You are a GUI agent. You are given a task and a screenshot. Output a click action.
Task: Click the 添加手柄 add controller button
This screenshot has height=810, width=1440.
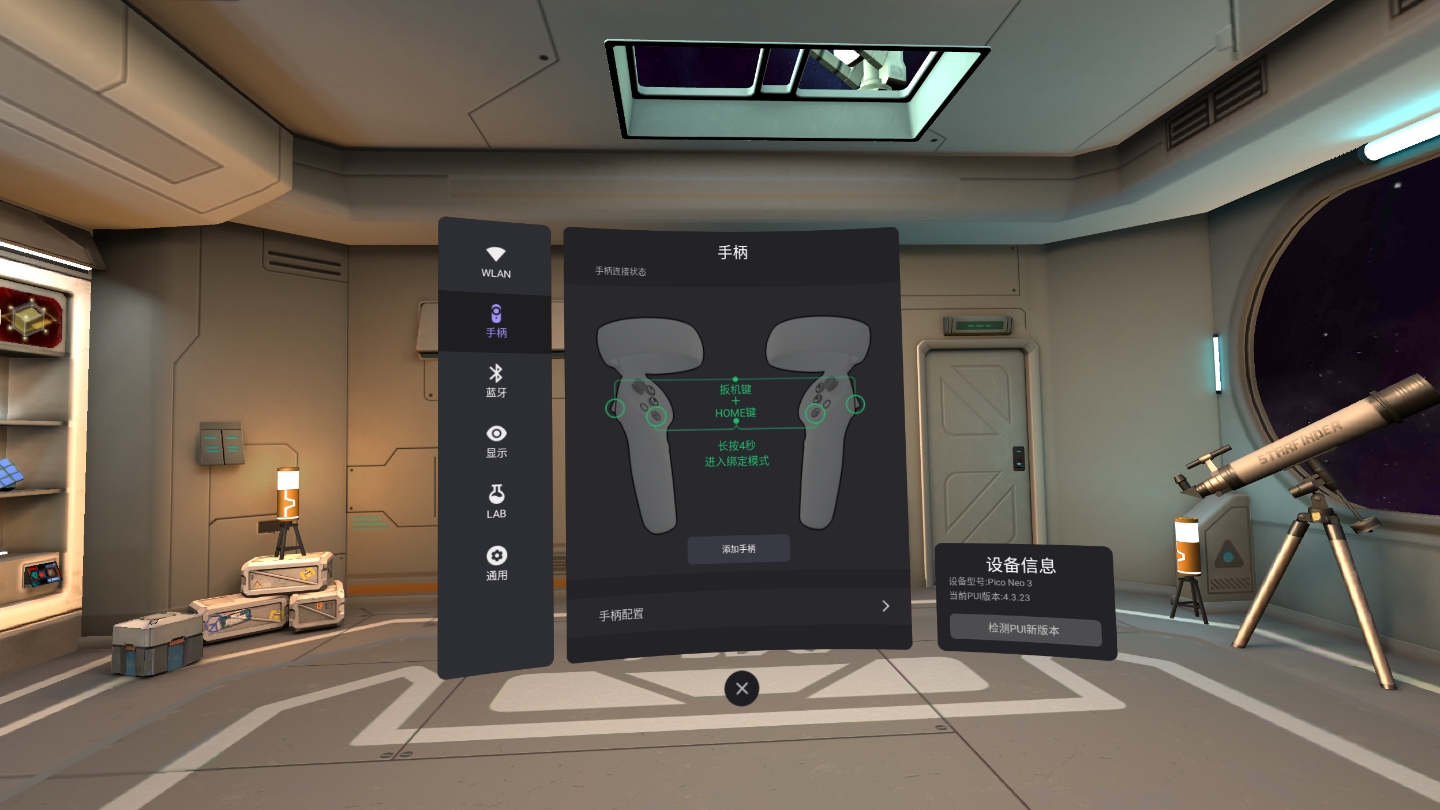[x=739, y=548]
